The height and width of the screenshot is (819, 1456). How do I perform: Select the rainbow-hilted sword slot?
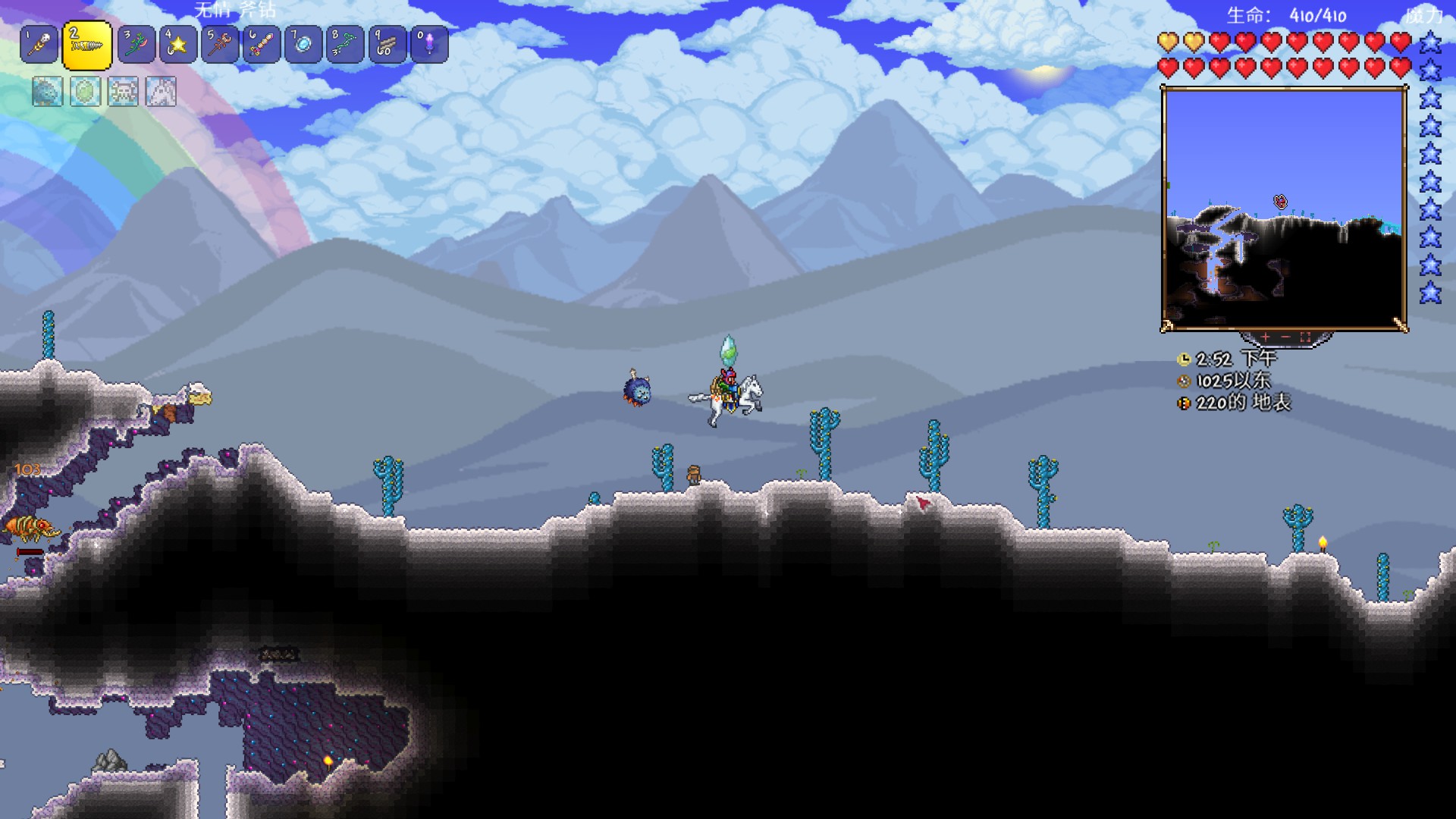tap(262, 45)
